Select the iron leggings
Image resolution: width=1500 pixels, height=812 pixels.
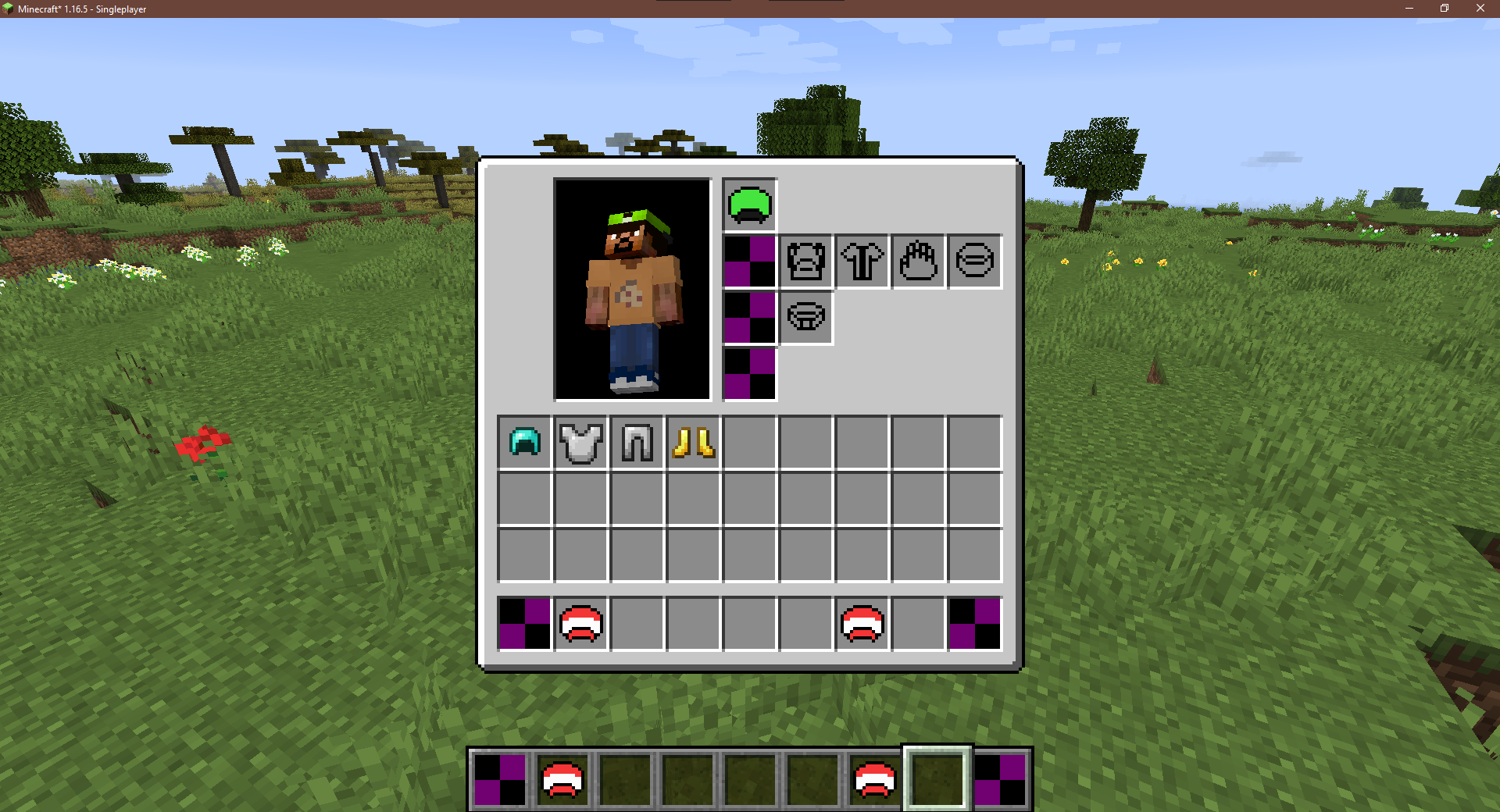pos(637,443)
